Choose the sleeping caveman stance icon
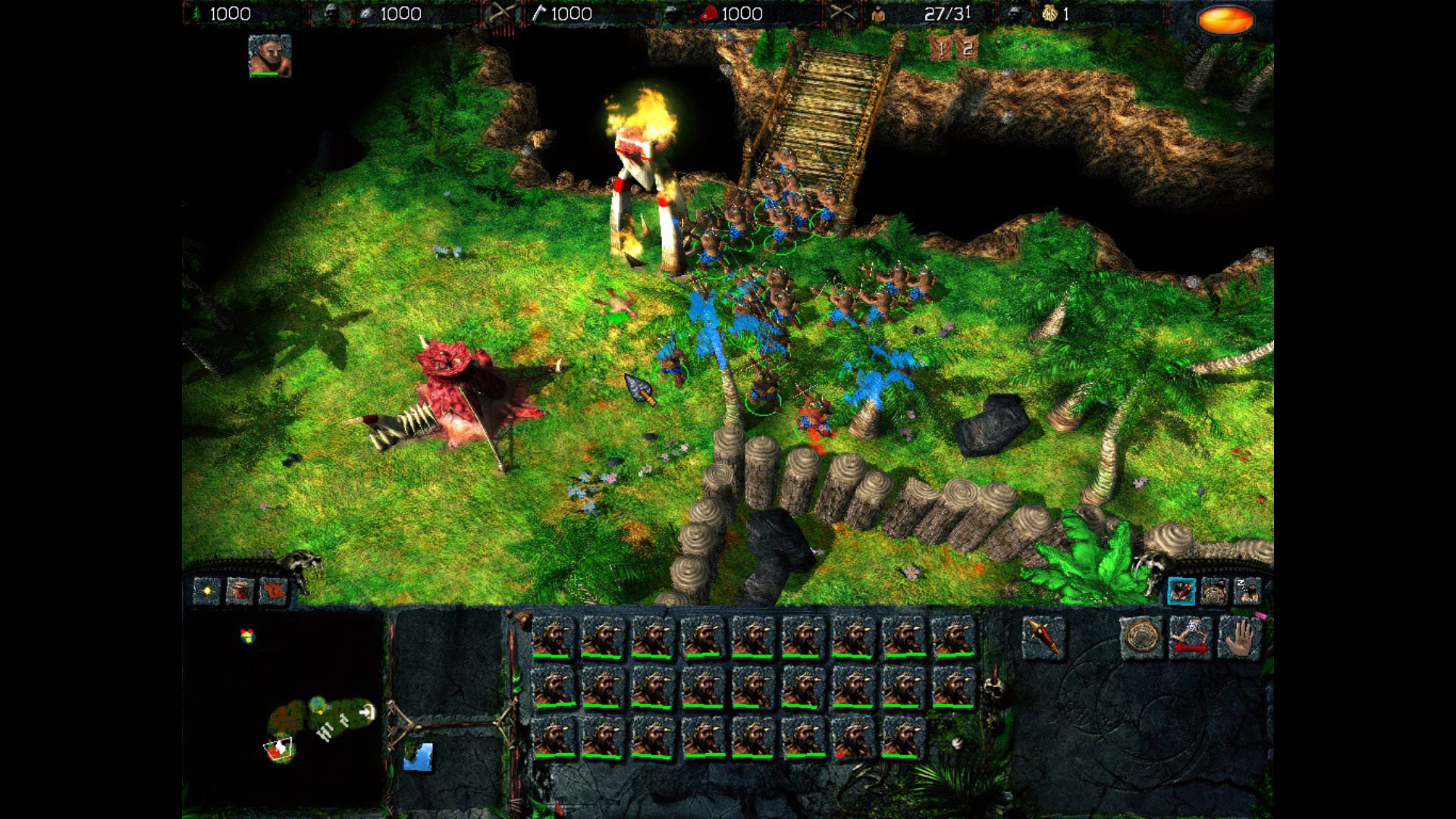 [1247, 591]
